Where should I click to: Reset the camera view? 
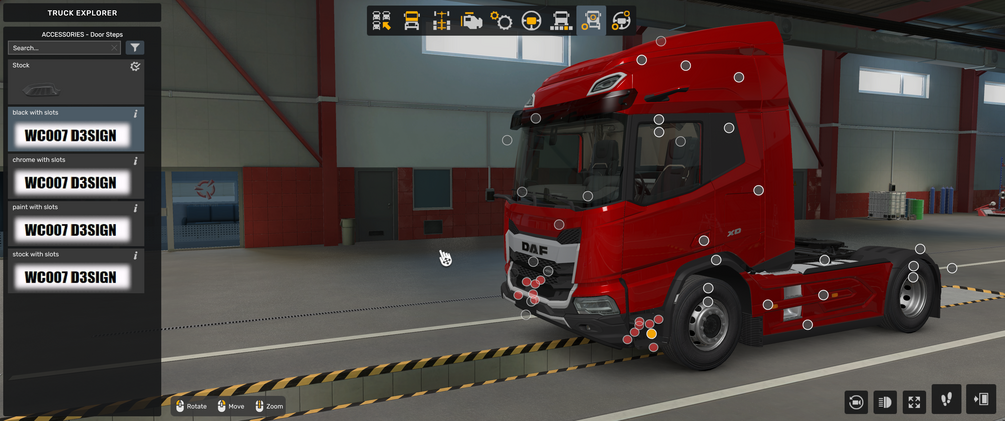point(855,402)
